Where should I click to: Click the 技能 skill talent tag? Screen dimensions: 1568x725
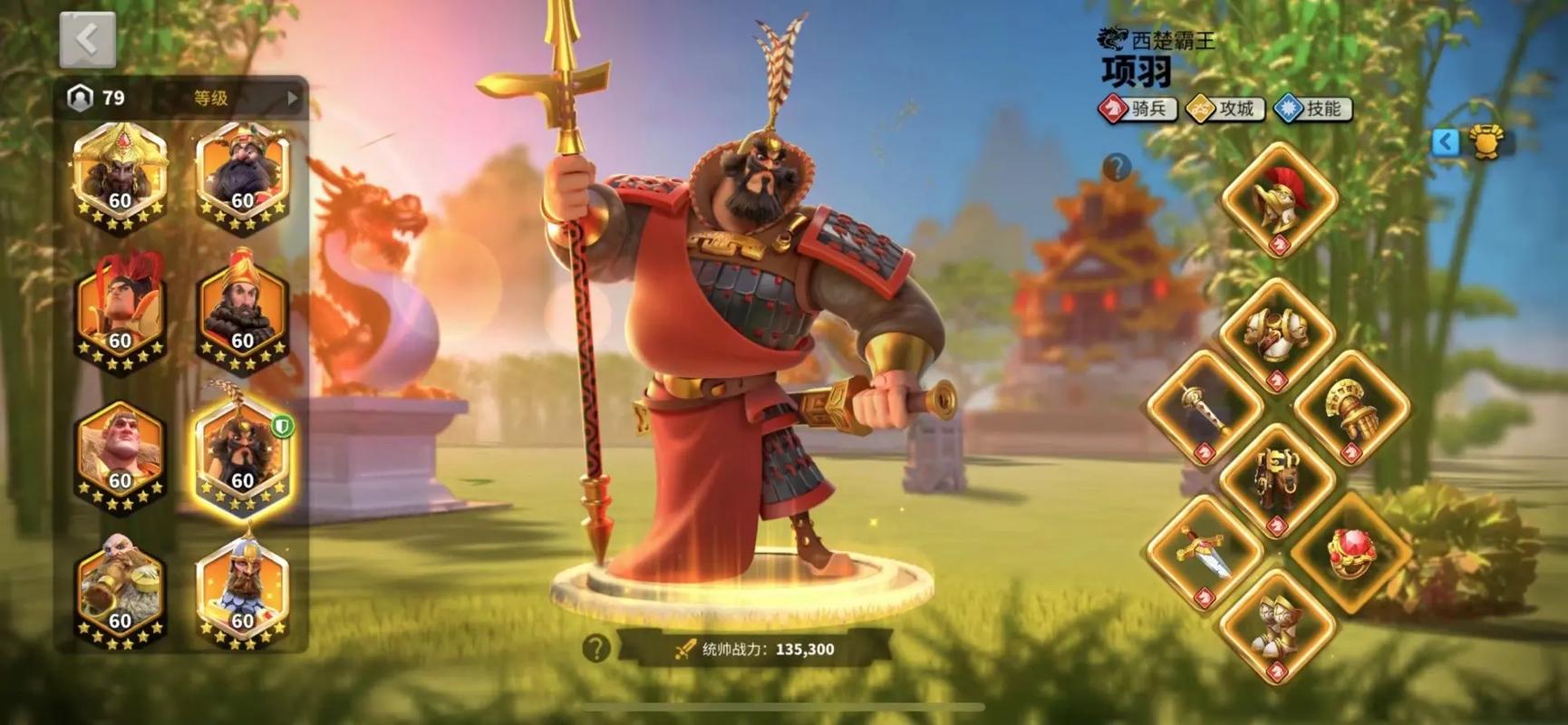point(1312,110)
